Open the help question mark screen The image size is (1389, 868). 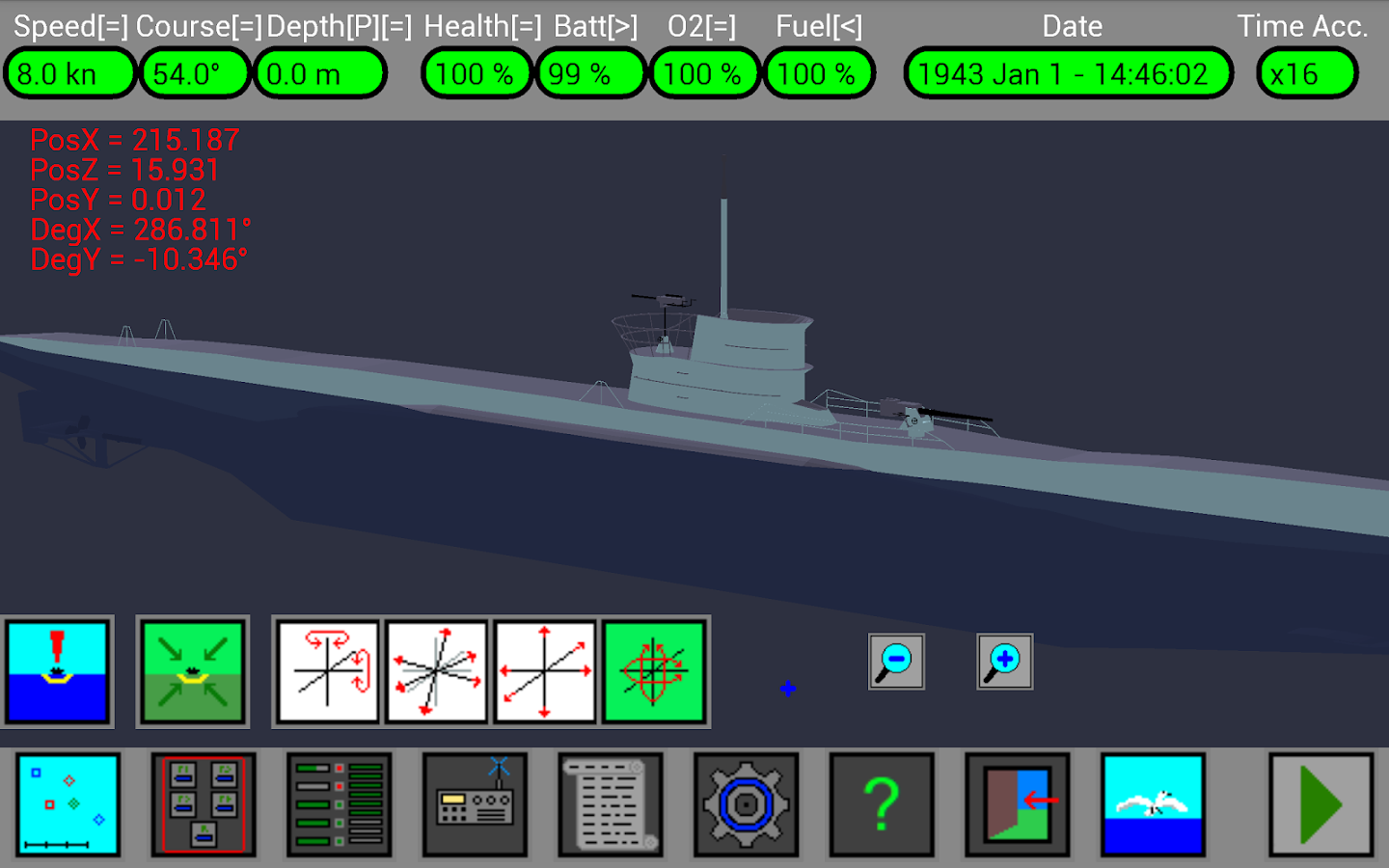[x=882, y=805]
